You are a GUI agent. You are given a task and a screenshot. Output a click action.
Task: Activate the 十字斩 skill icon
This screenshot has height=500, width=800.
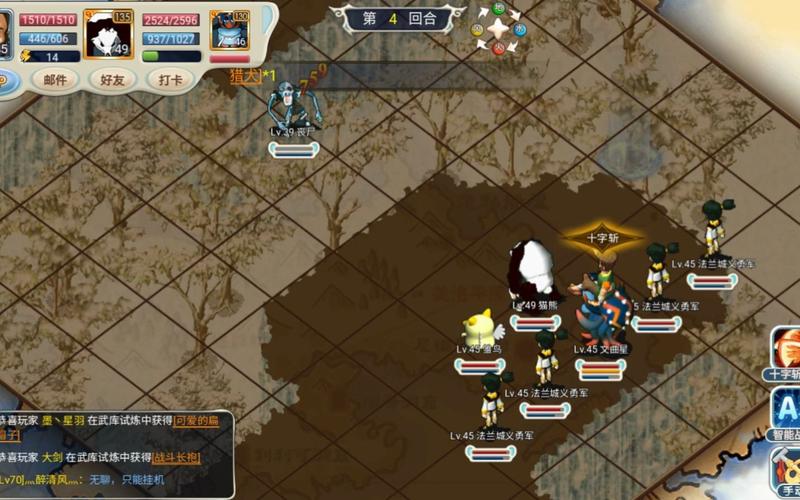785,351
